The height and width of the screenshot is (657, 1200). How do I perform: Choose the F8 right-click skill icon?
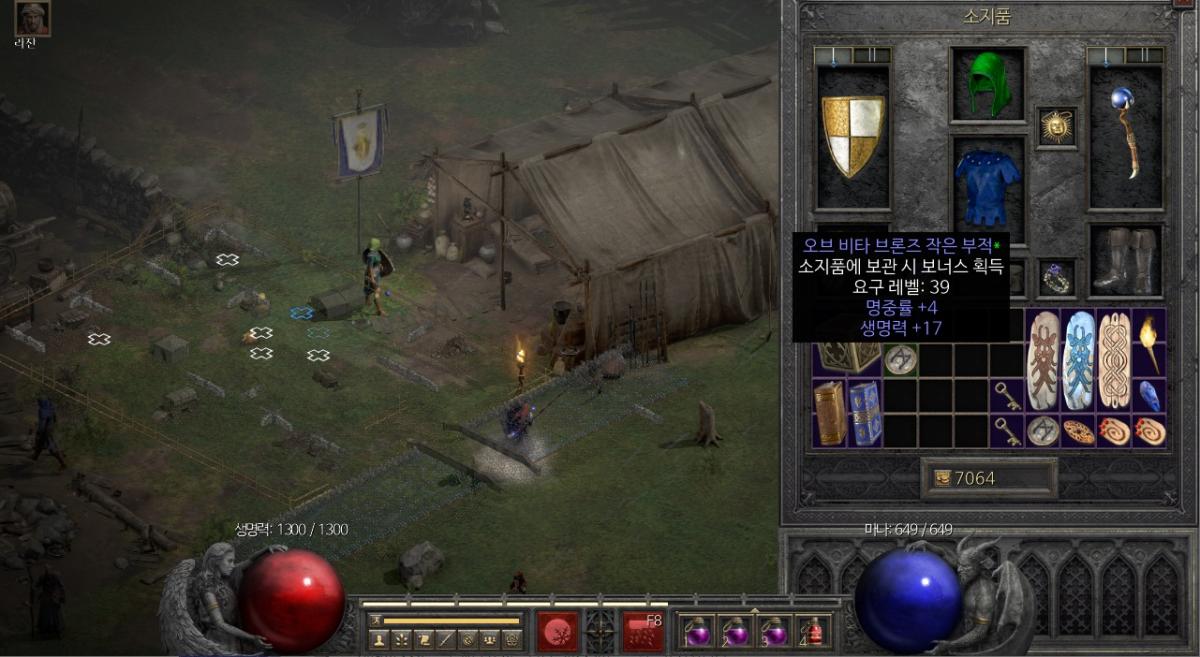643,631
